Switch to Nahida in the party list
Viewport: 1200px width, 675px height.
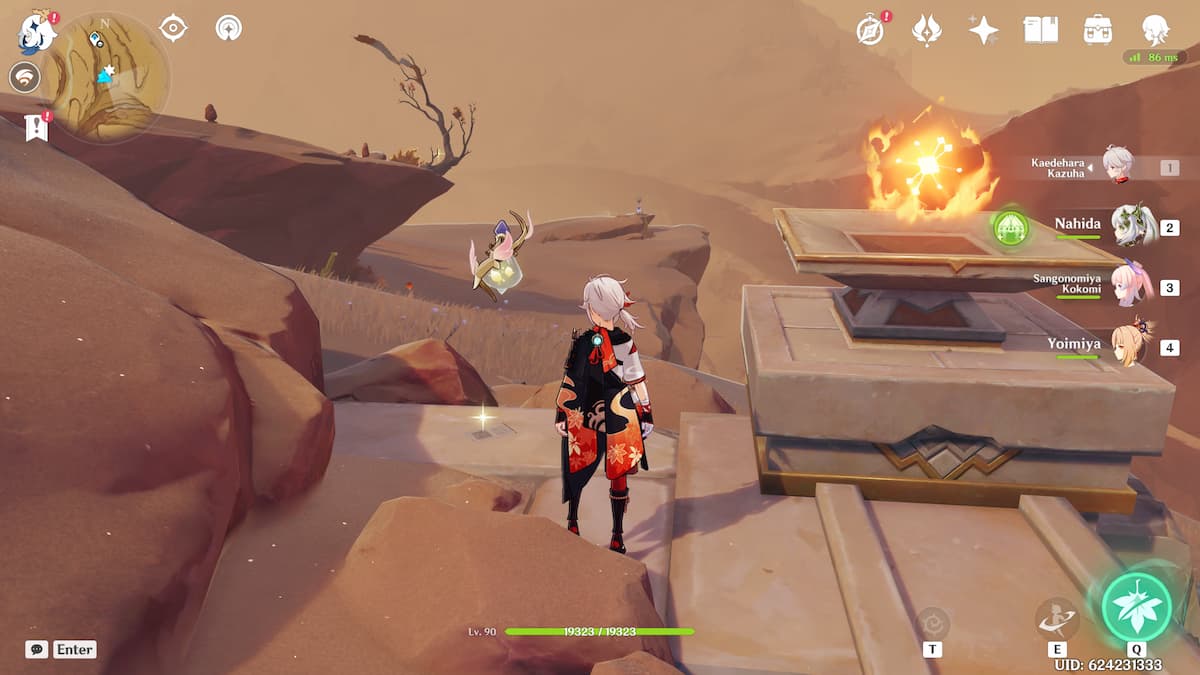click(x=1132, y=225)
